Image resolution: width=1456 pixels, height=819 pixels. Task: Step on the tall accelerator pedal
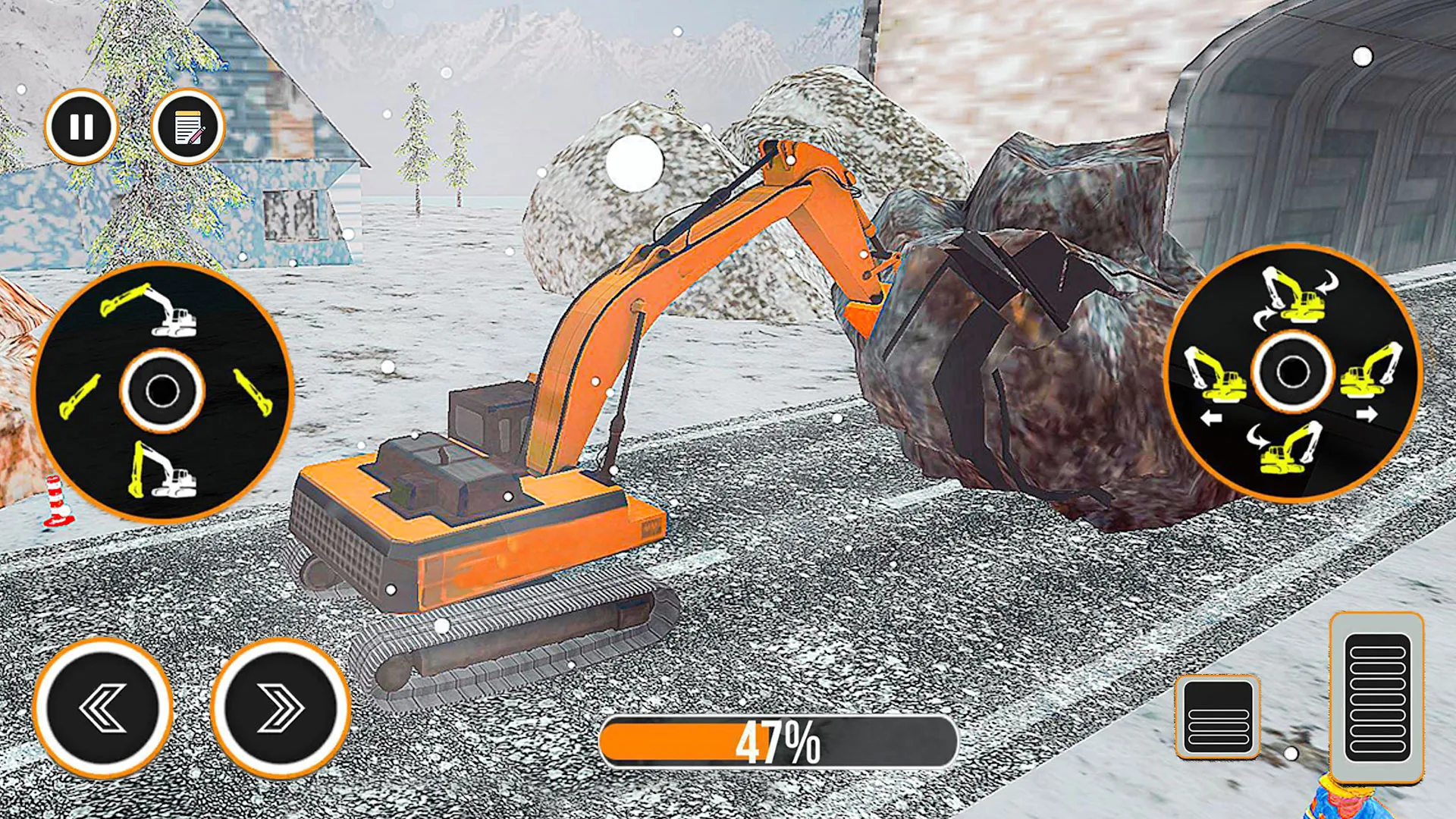click(1376, 698)
